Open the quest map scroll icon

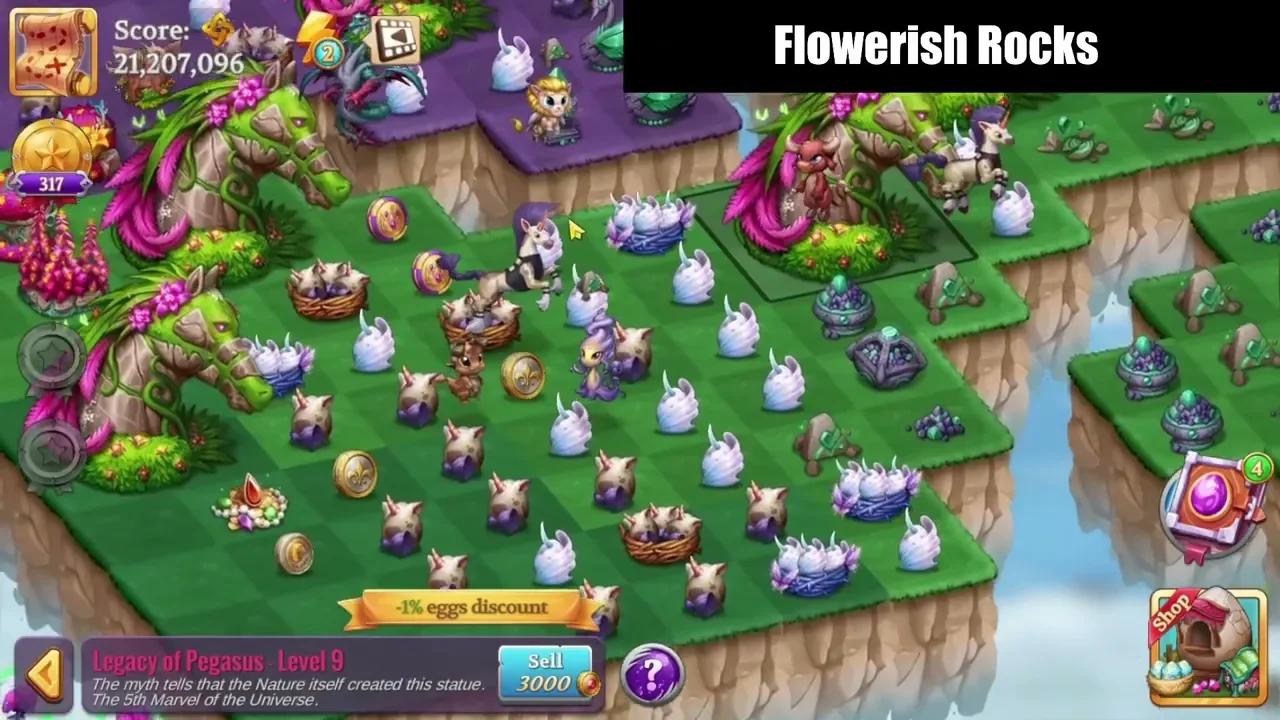coord(52,50)
